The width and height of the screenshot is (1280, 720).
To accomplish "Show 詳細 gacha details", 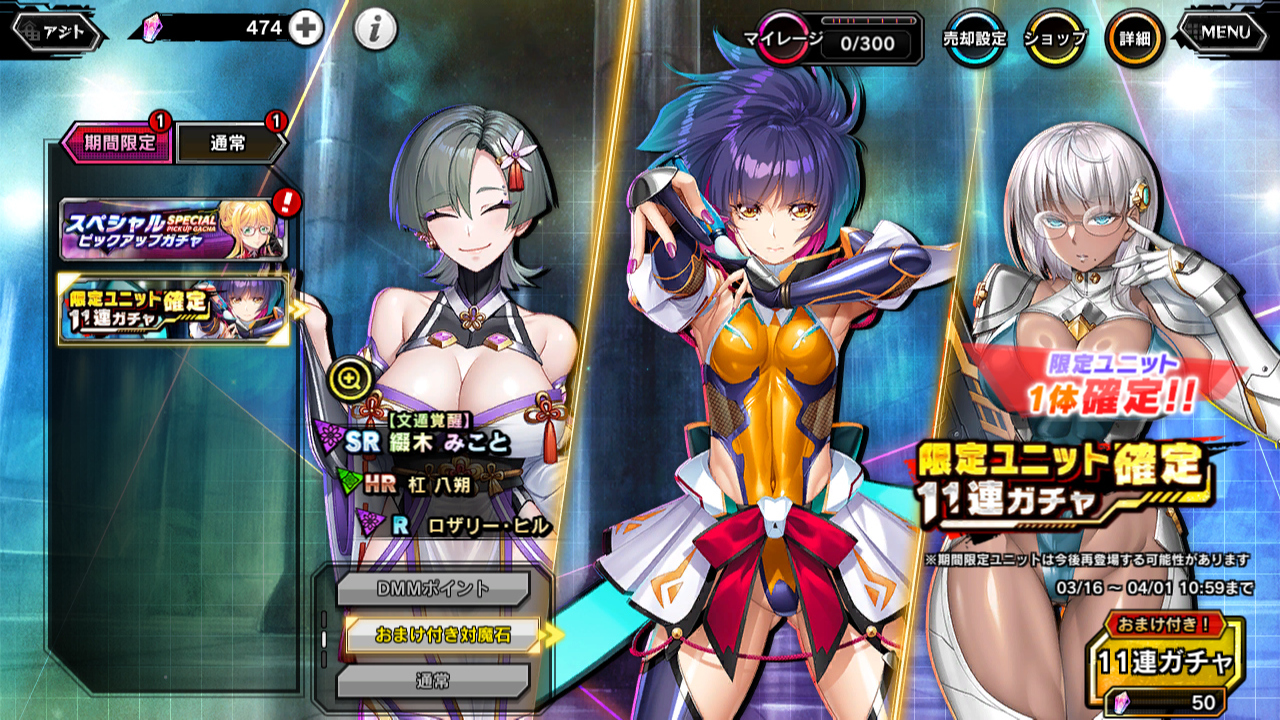I will coord(1134,39).
